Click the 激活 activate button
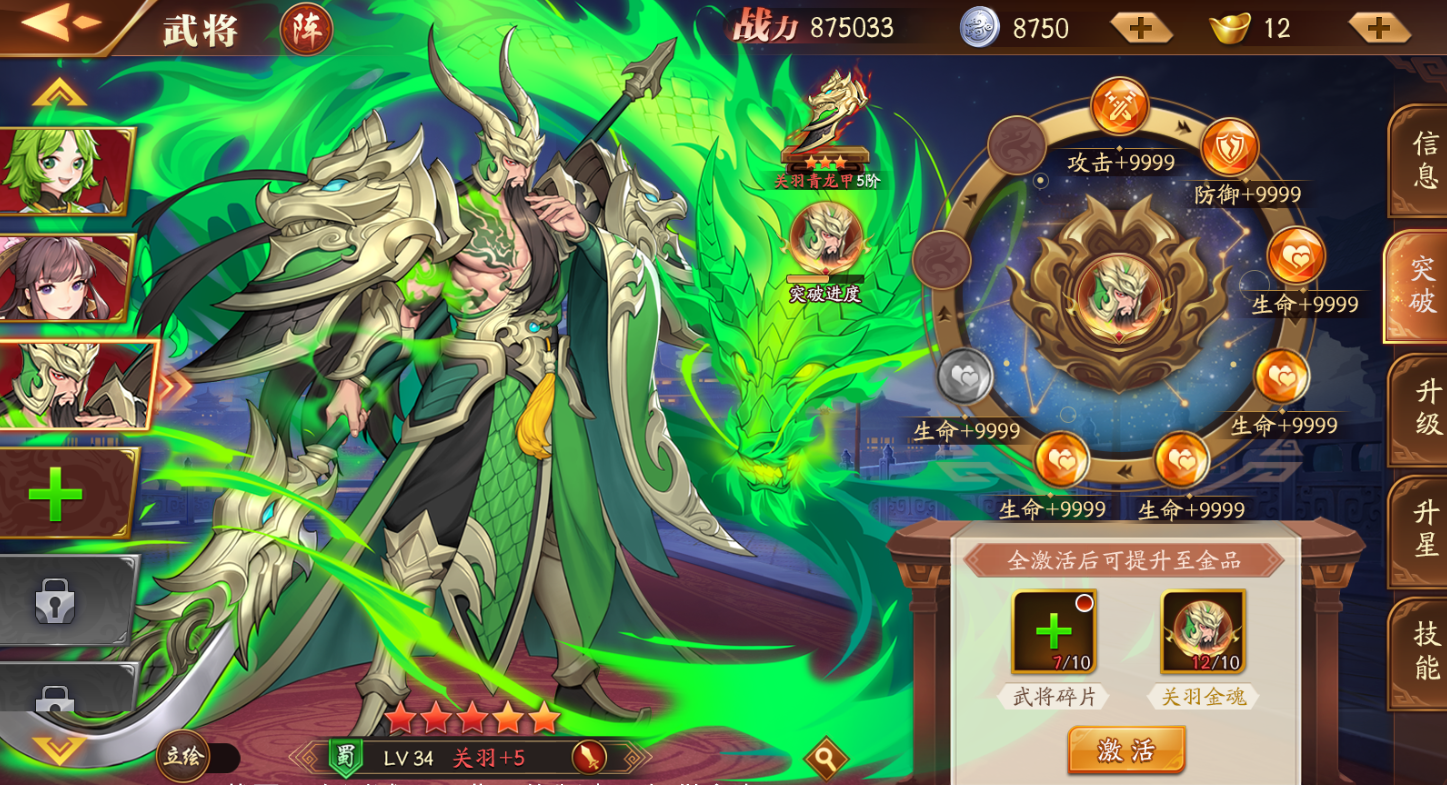The image size is (1447, 785). (1126, 750)
